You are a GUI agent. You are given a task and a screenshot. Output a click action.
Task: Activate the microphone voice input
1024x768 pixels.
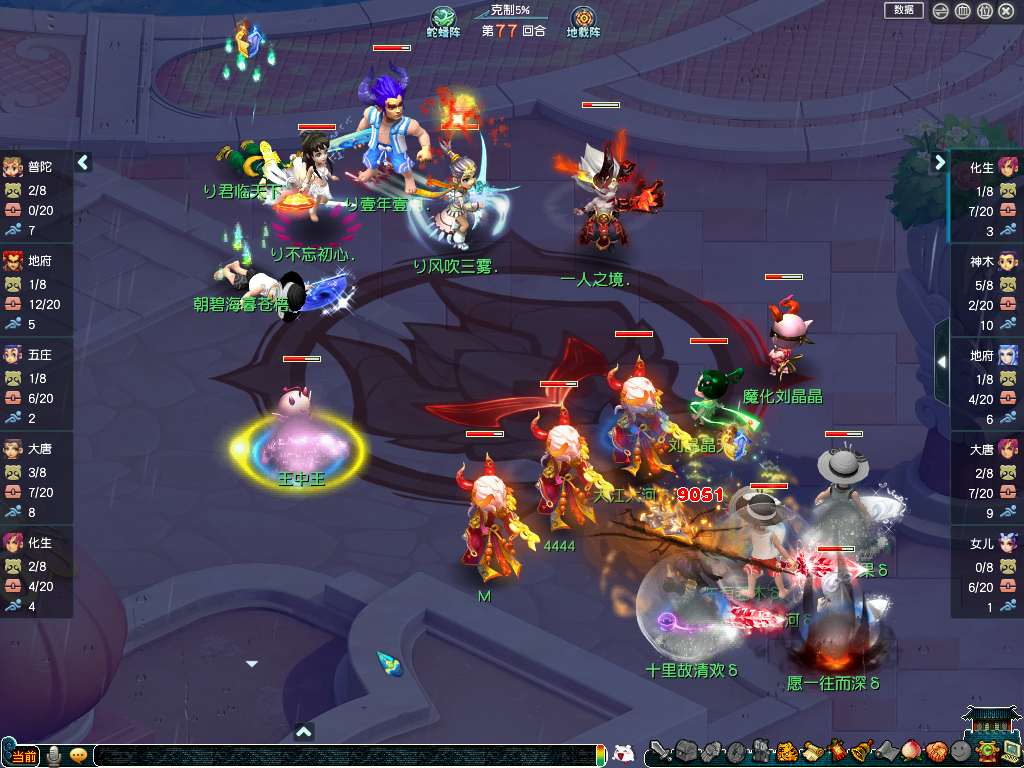[54, 756]
